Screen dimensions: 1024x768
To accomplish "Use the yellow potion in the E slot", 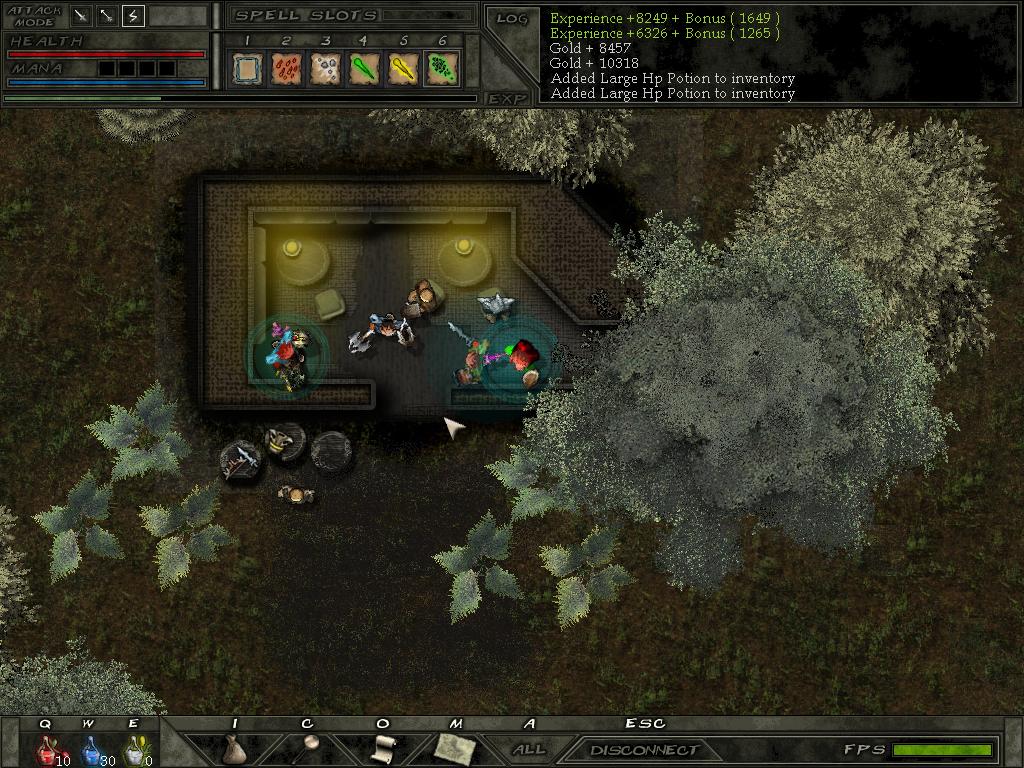I will tap(134, 749).
